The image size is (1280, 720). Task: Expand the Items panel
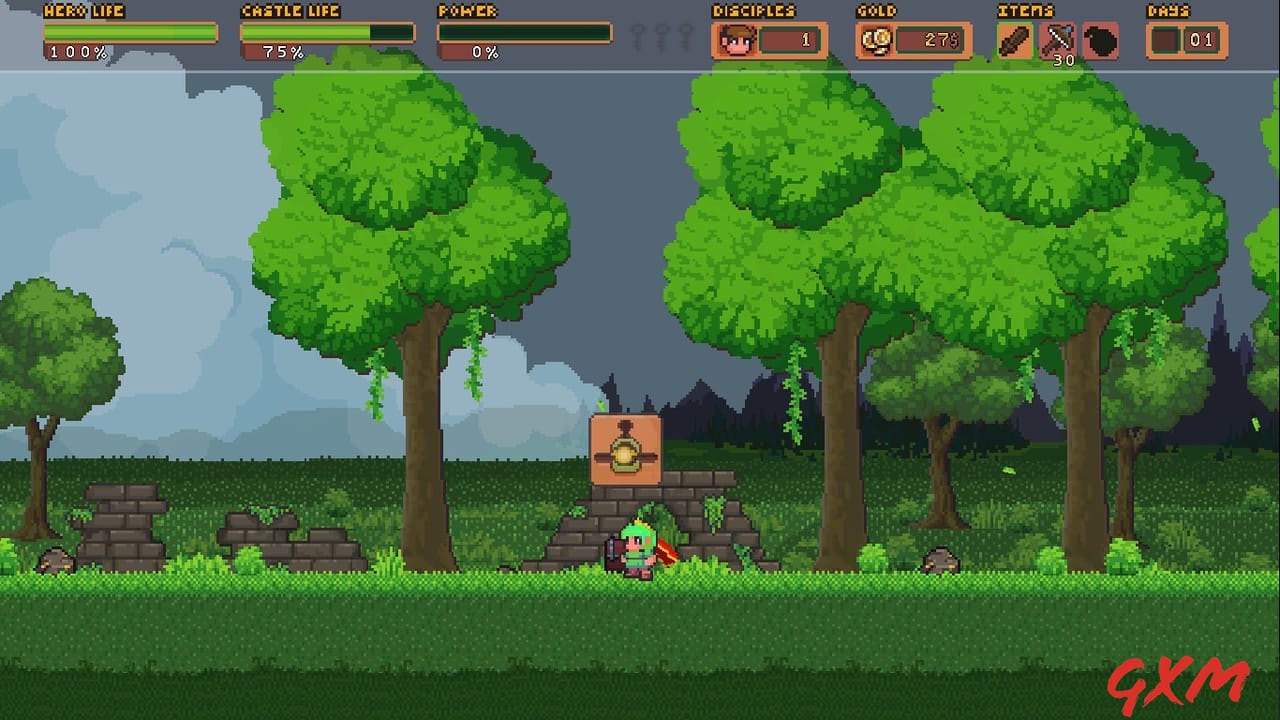coord(1056,40)
